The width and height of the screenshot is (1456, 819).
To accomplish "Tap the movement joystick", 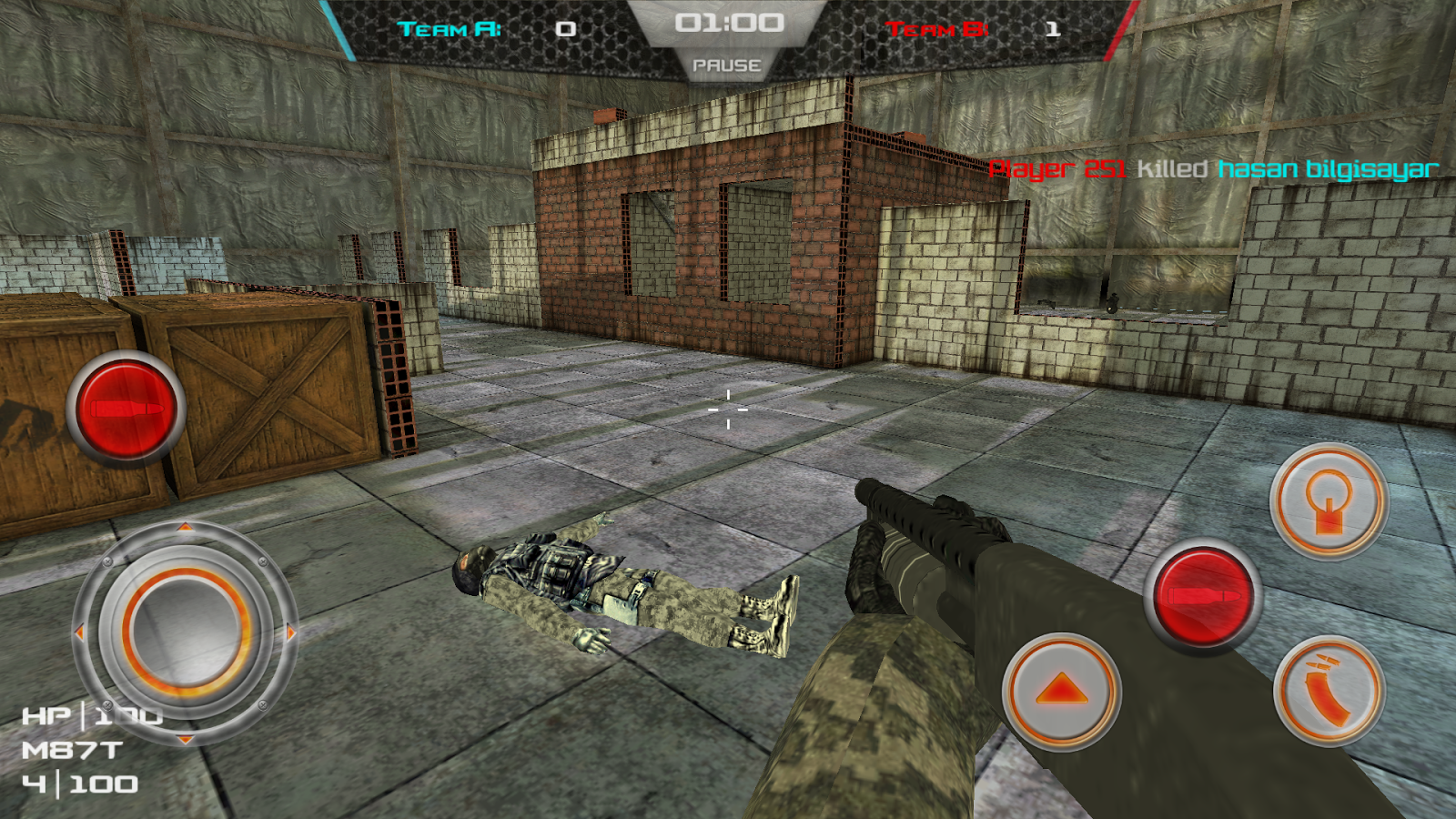I will tap(187, 628).
